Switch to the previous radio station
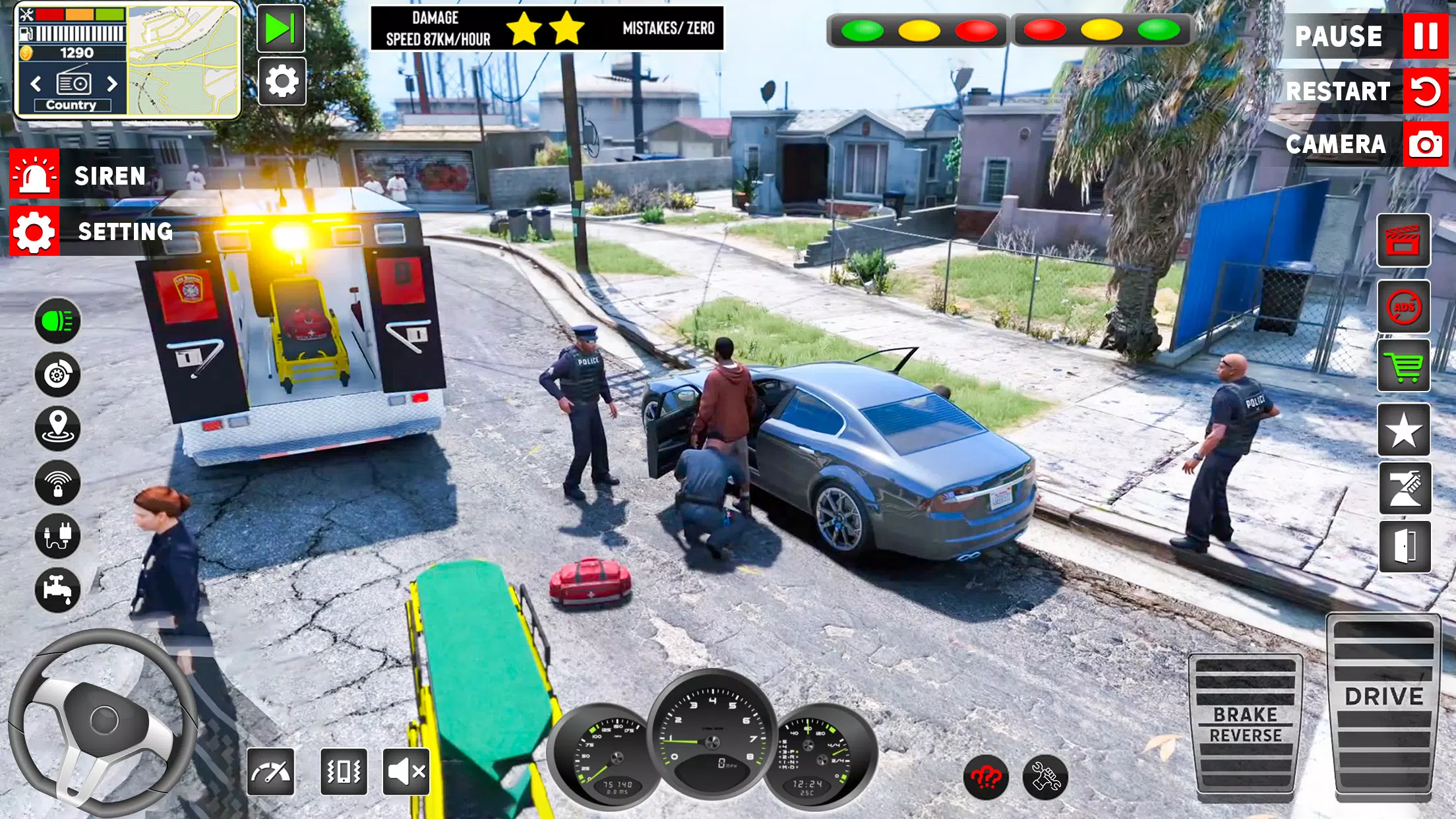1456x819 pixels. pyautogui.click(x=36, y=84)
